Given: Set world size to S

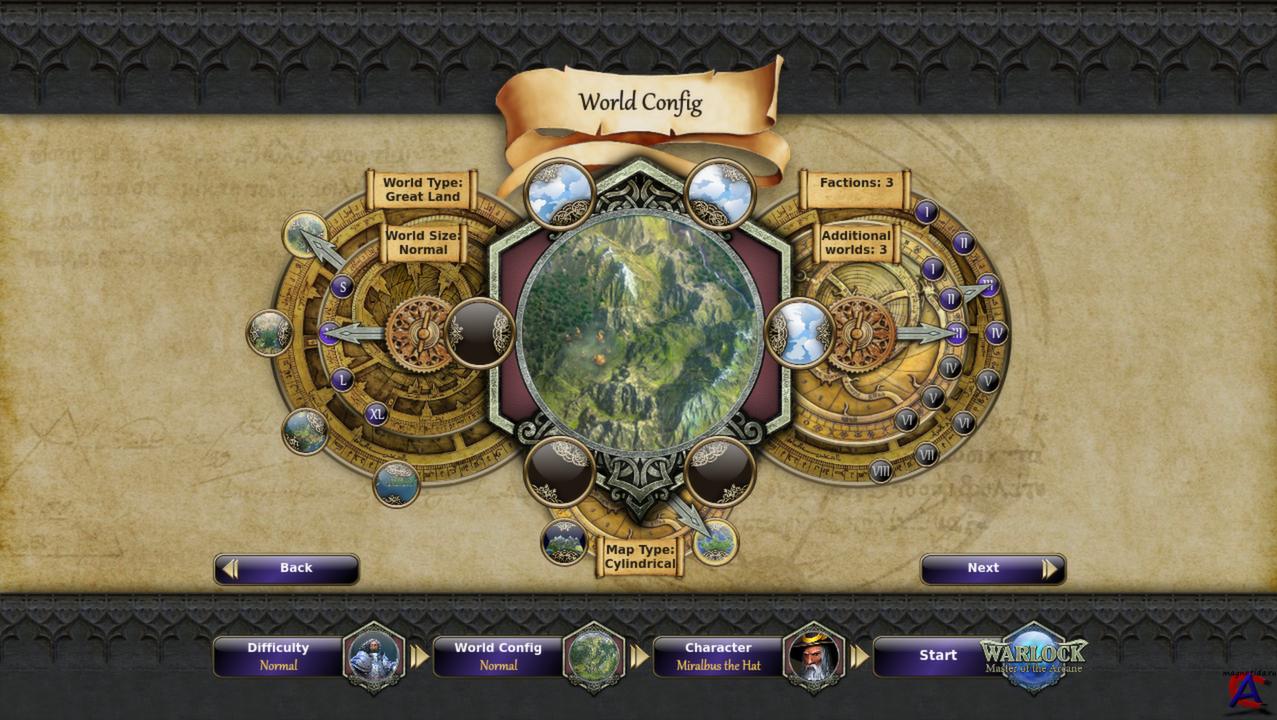Looking at the screenshot, I should tap(343, 288).
